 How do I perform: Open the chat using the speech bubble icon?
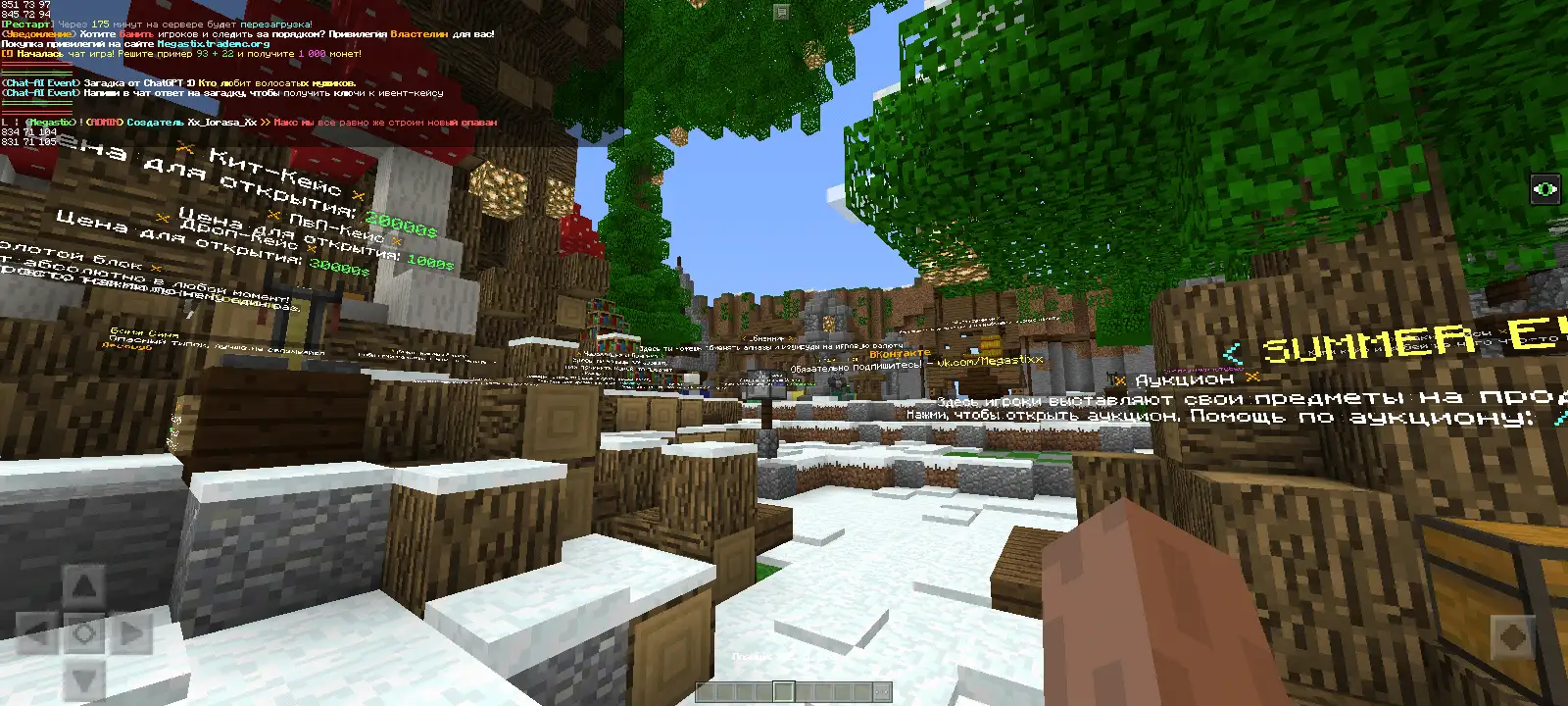click(x=781, y=12)
